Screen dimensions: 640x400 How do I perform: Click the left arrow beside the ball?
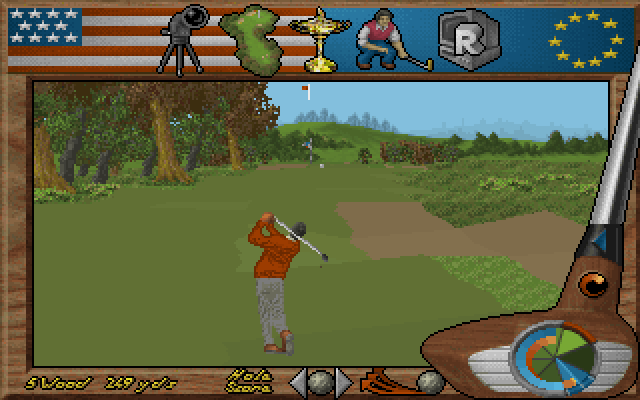(x=298, y=381)
